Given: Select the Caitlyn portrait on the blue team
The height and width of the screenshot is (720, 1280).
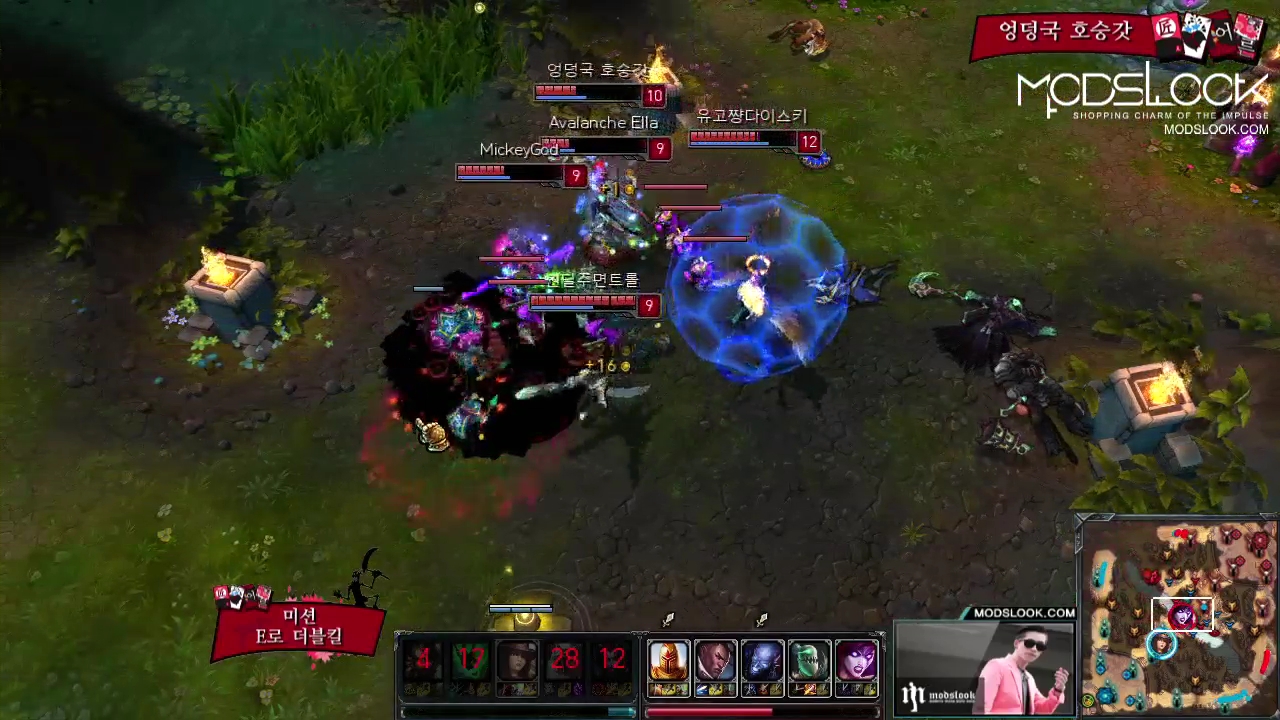Looking at the screenshot, I should click(x=517, y=661).
